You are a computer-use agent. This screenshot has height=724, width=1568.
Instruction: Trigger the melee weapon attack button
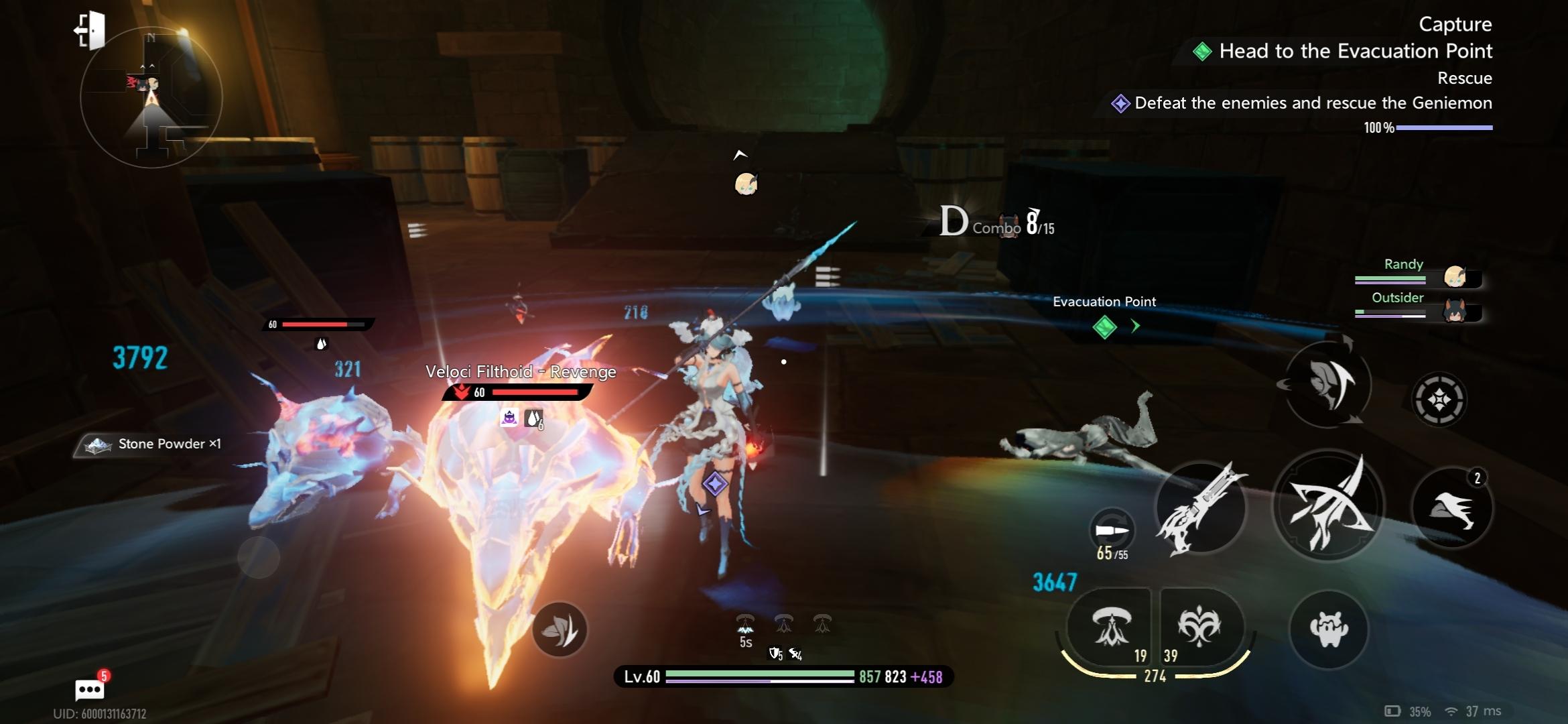pos(1327,506)
